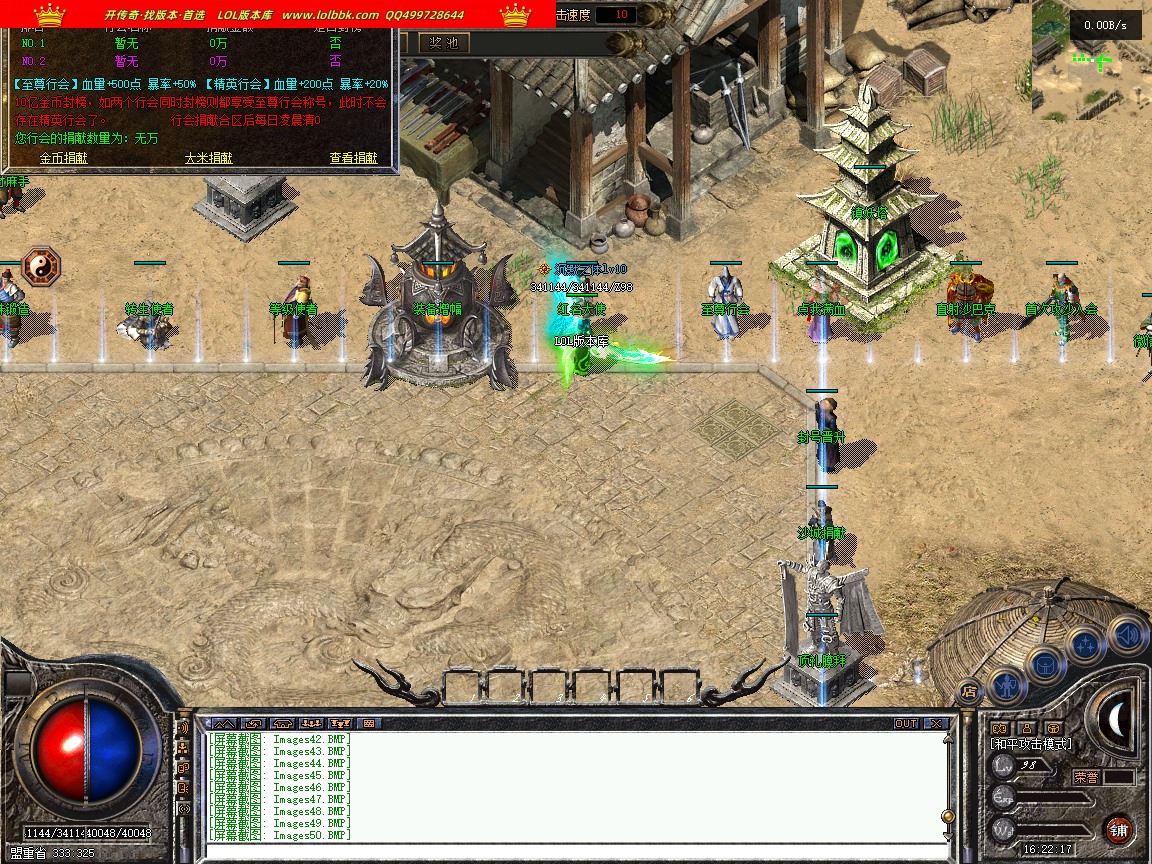Click the yin-yang icon near NPC row
This screenshot has height=864, width=1152.
click(41, 267)
